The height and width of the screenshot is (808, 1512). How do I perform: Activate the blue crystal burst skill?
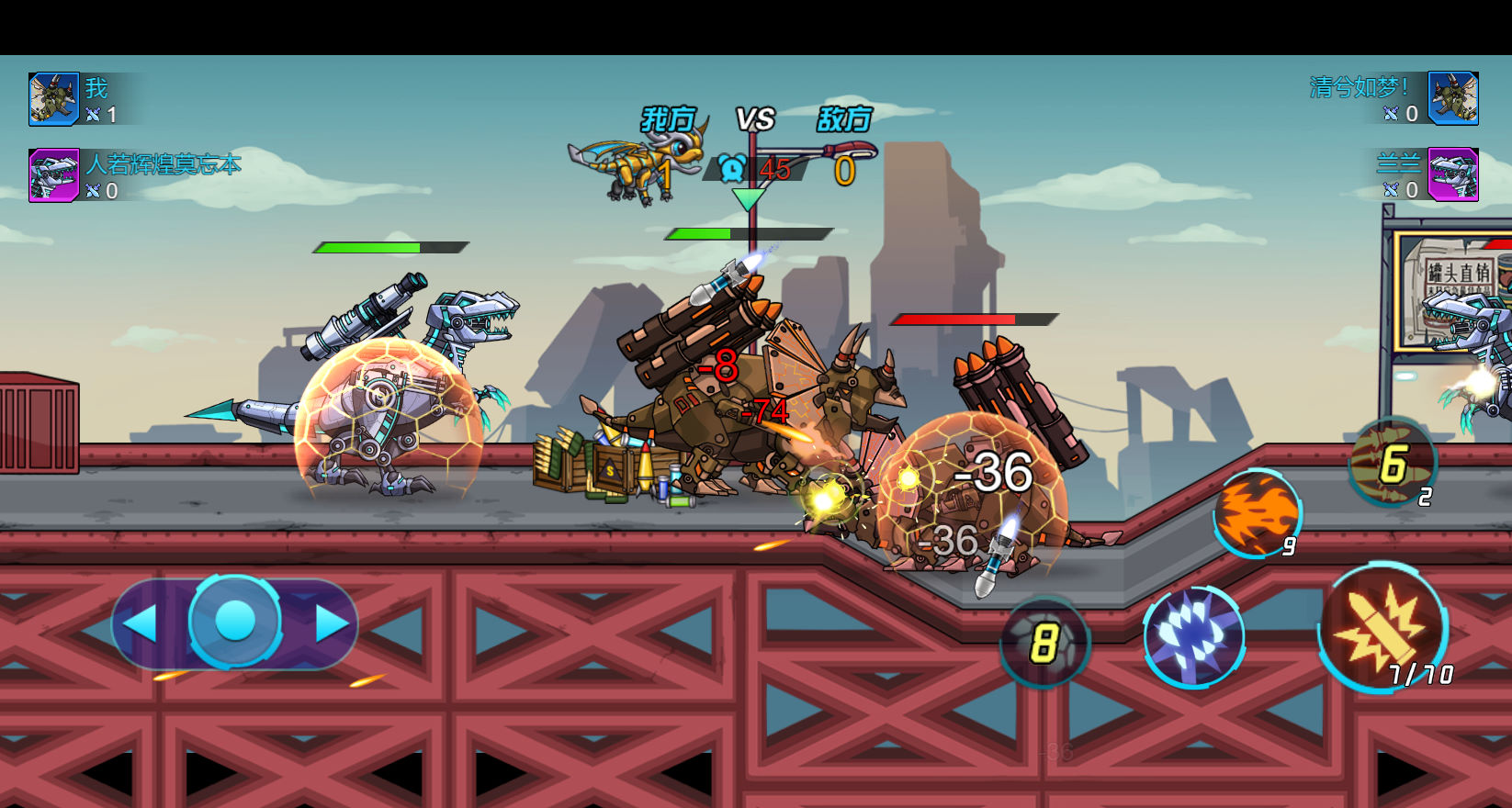coord(1193,636)
